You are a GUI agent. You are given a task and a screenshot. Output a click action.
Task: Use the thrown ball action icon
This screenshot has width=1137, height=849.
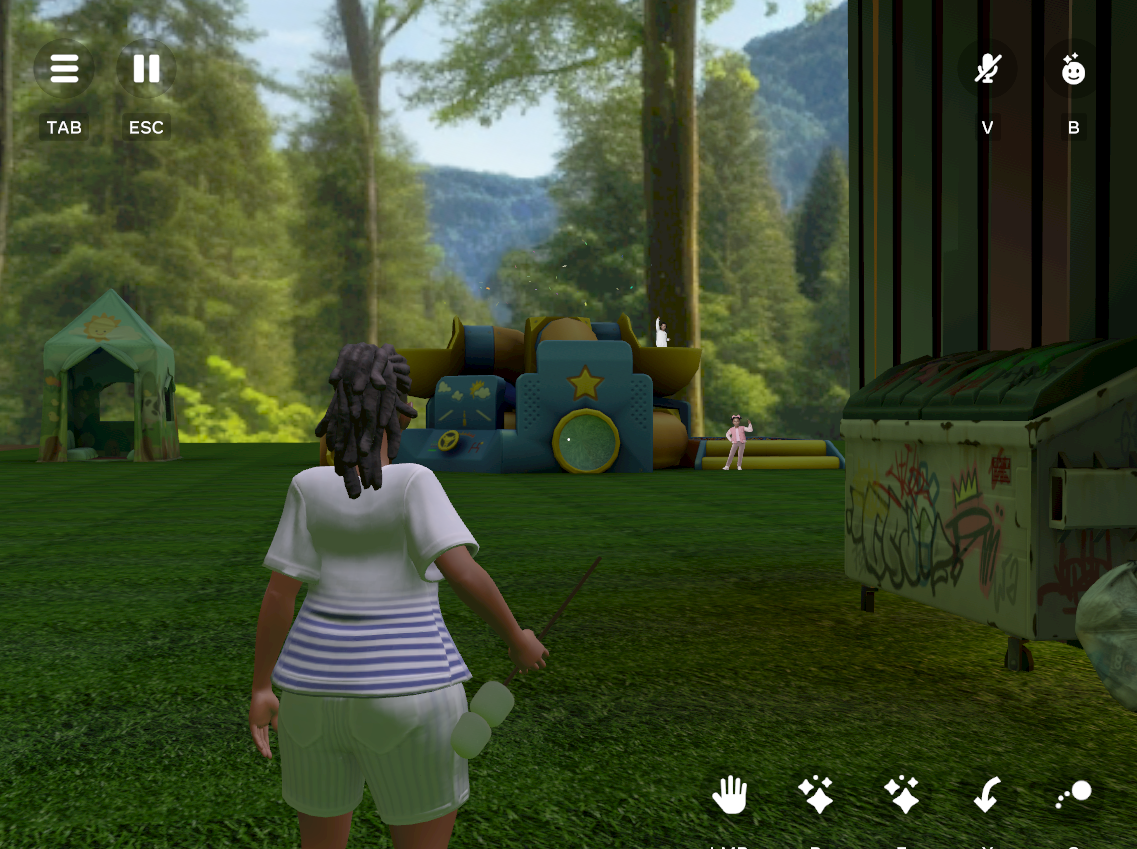tap(1074, 795)
